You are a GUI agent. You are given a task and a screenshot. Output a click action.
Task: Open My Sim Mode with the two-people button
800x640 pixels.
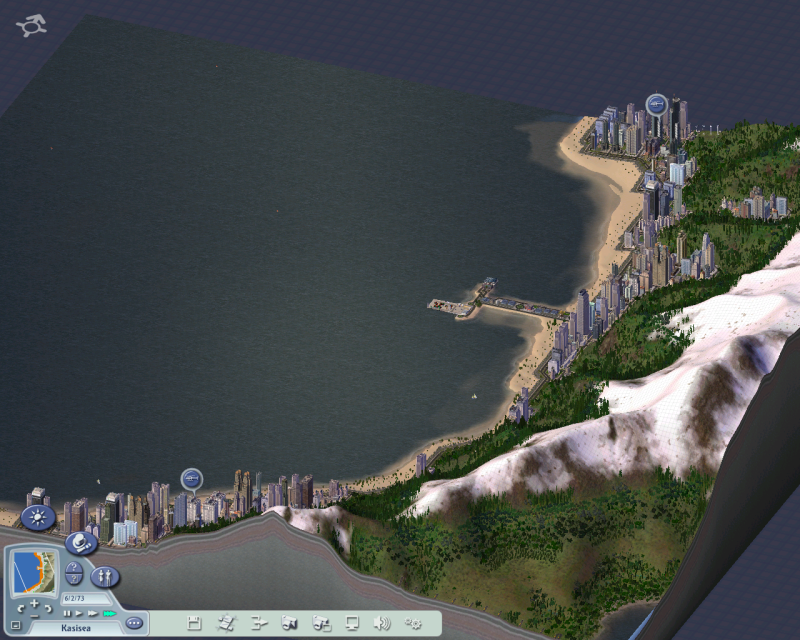[105, 576]
